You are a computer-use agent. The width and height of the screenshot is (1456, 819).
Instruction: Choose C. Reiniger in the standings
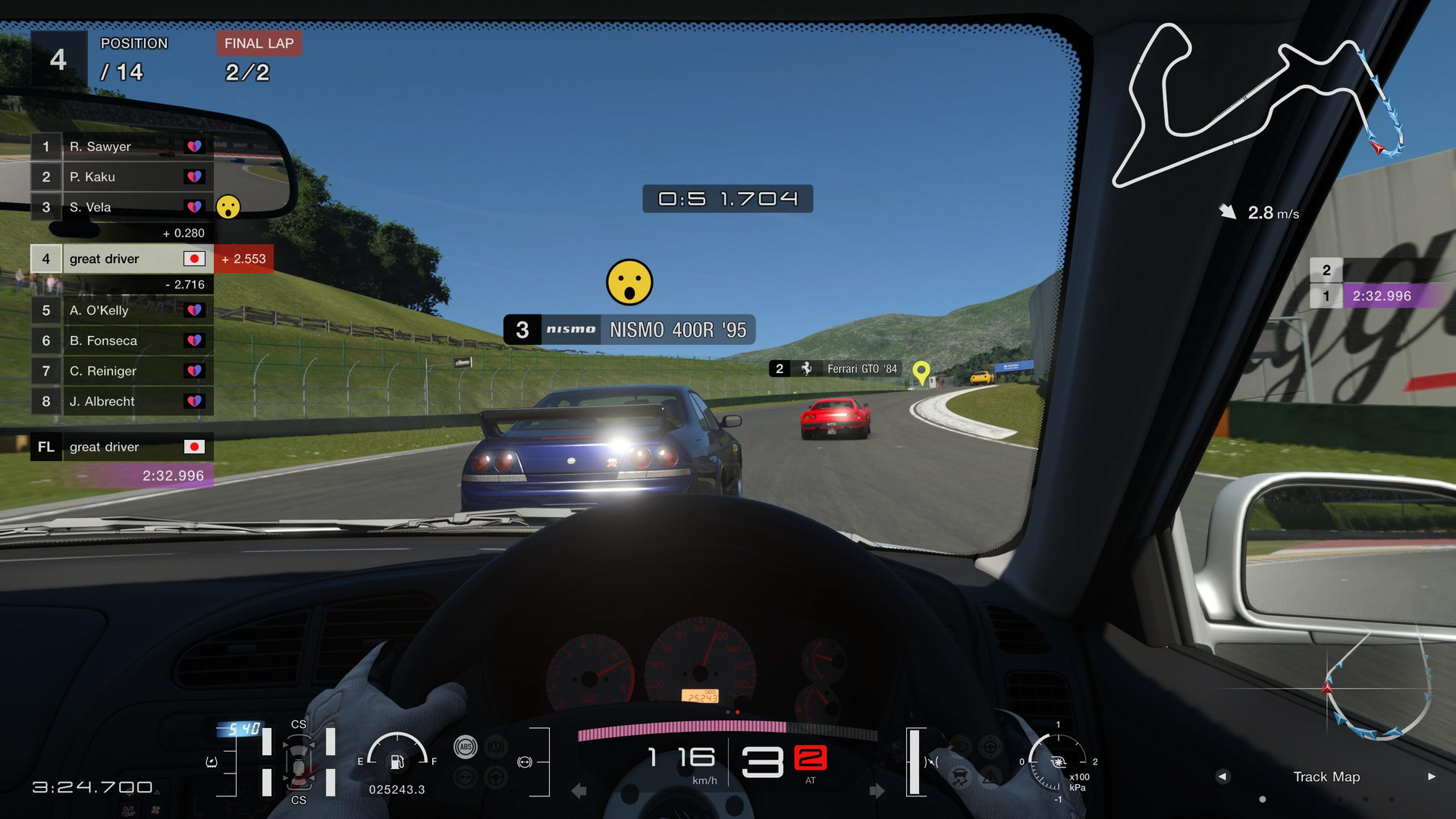121,371
